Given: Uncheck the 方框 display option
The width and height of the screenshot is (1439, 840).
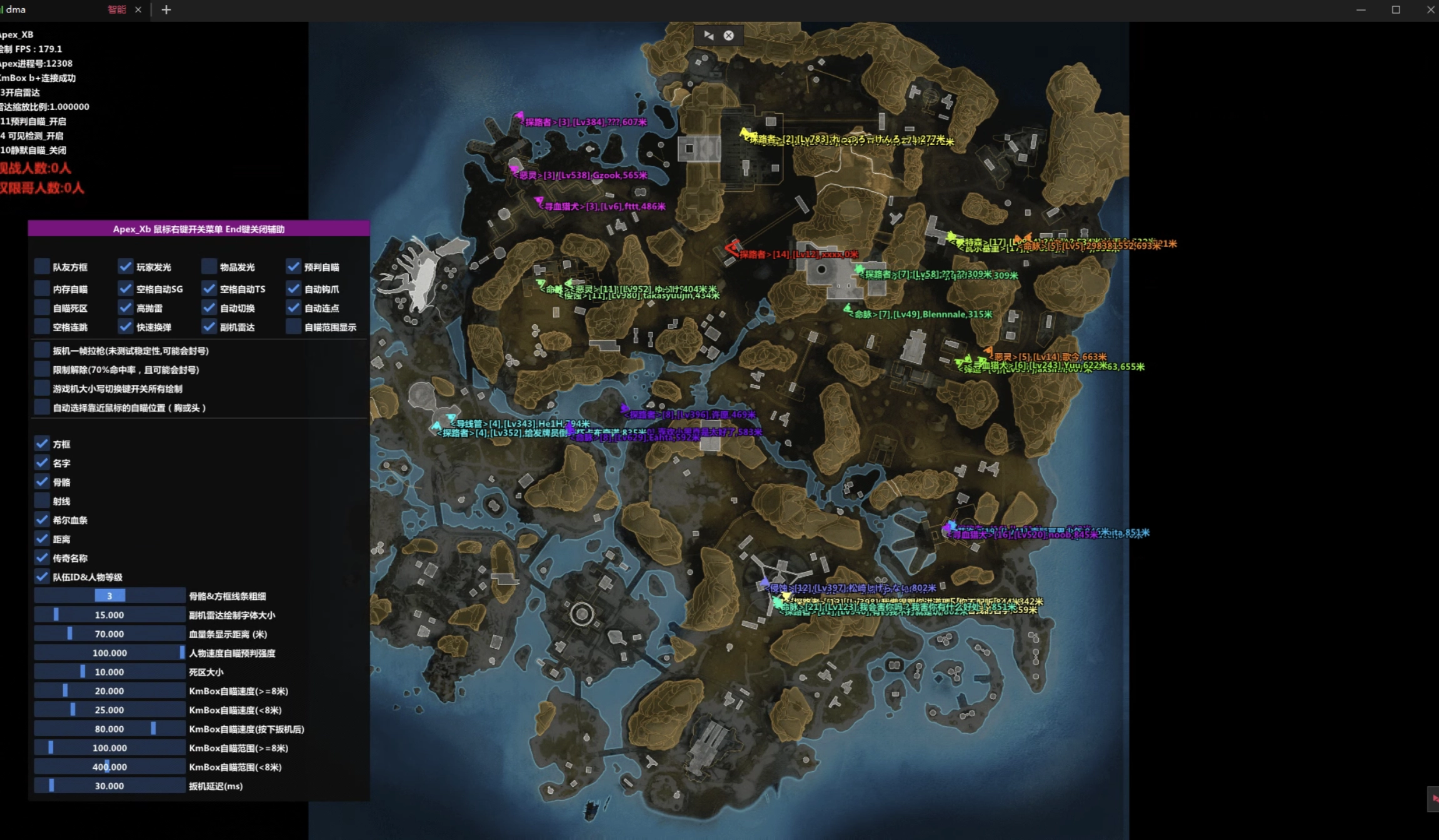Looking at the screenshot, I should 42,444.
